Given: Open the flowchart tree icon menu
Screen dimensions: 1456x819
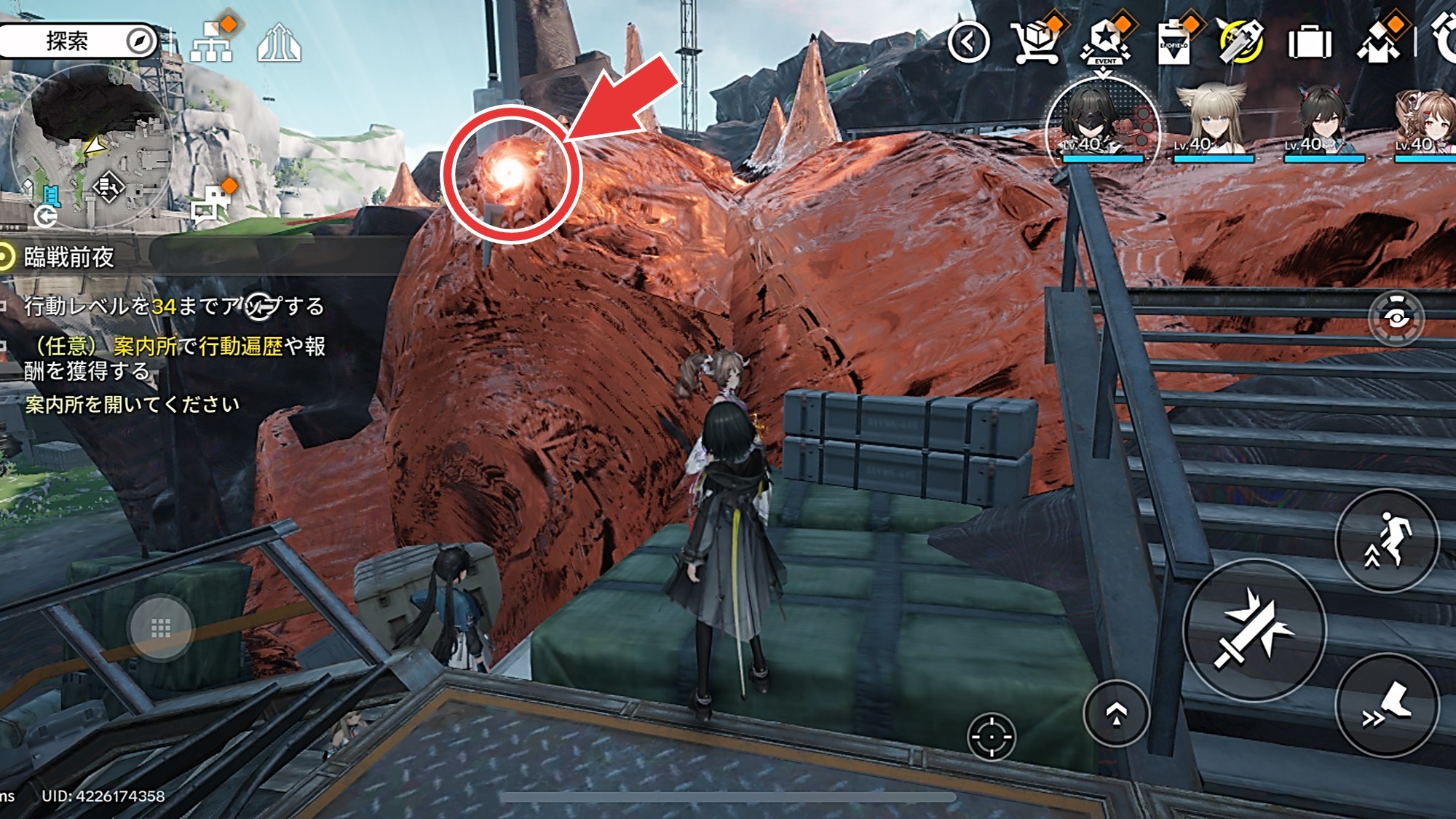Looking at the screenshot, I should 212,42.
